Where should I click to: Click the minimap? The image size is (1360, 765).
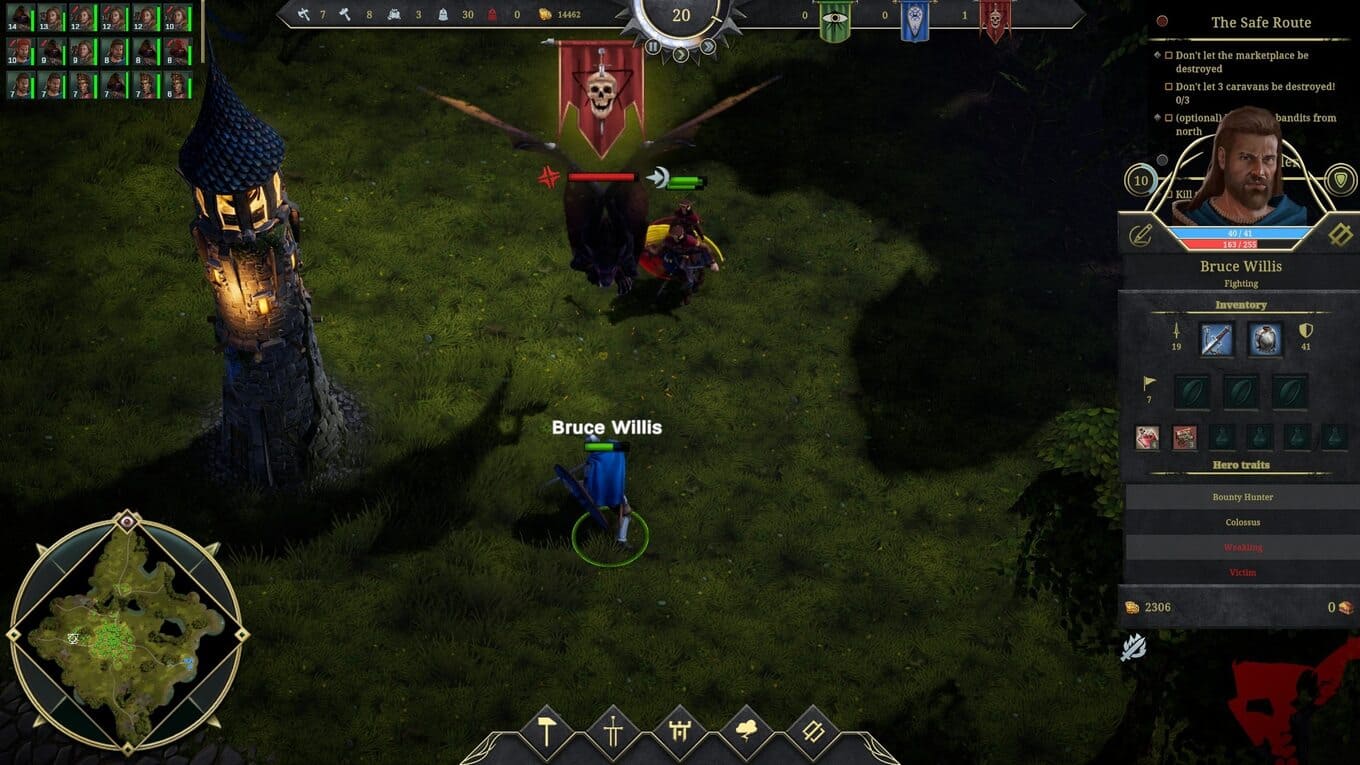coord(127,634)
